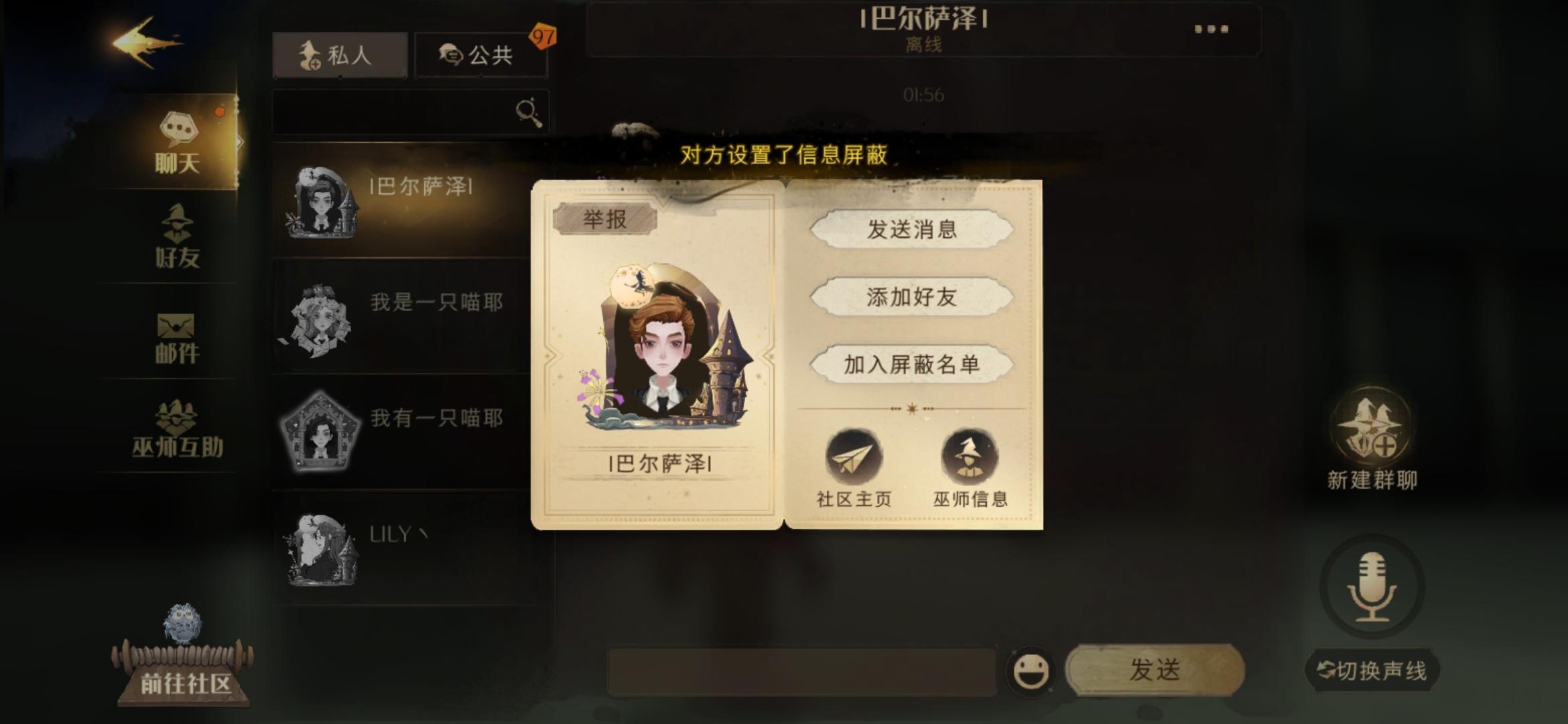Image resolution: width=1568 pixels, height=724 pixels.
Task: Tap the search magnifier icon
Action: click(x=527, y=111)
